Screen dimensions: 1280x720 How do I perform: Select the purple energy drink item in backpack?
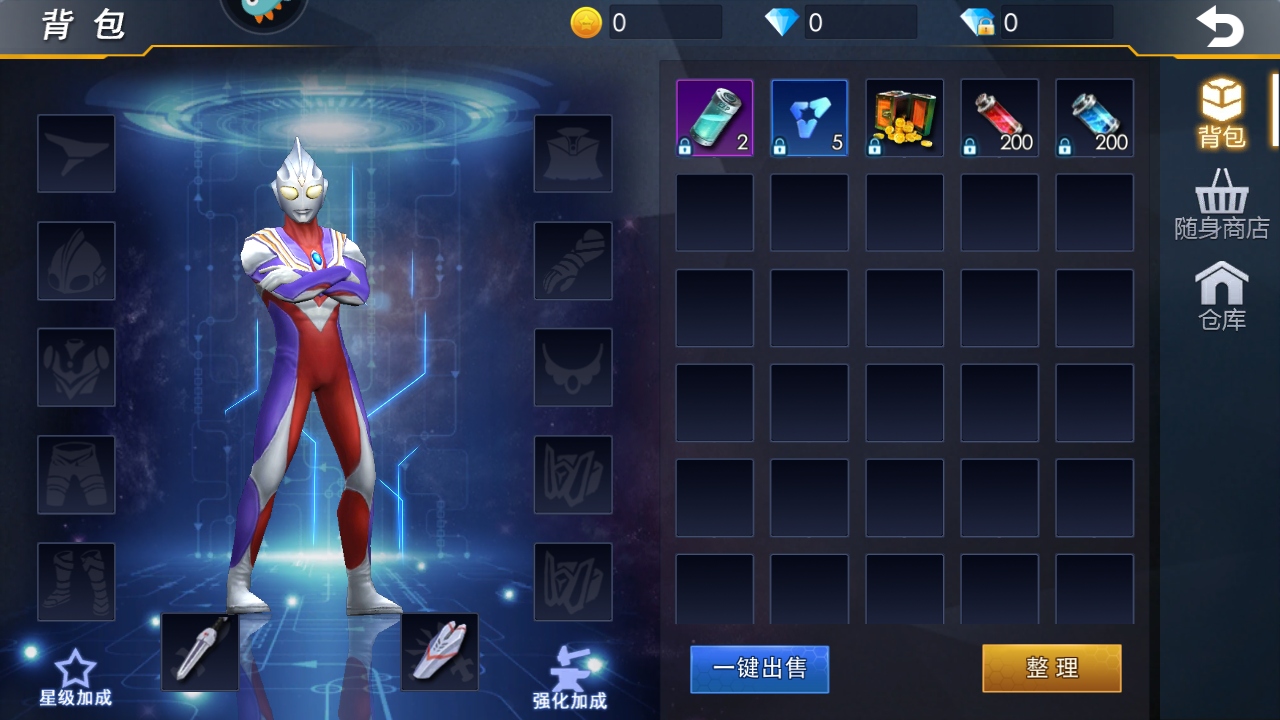tap(714, 117)
